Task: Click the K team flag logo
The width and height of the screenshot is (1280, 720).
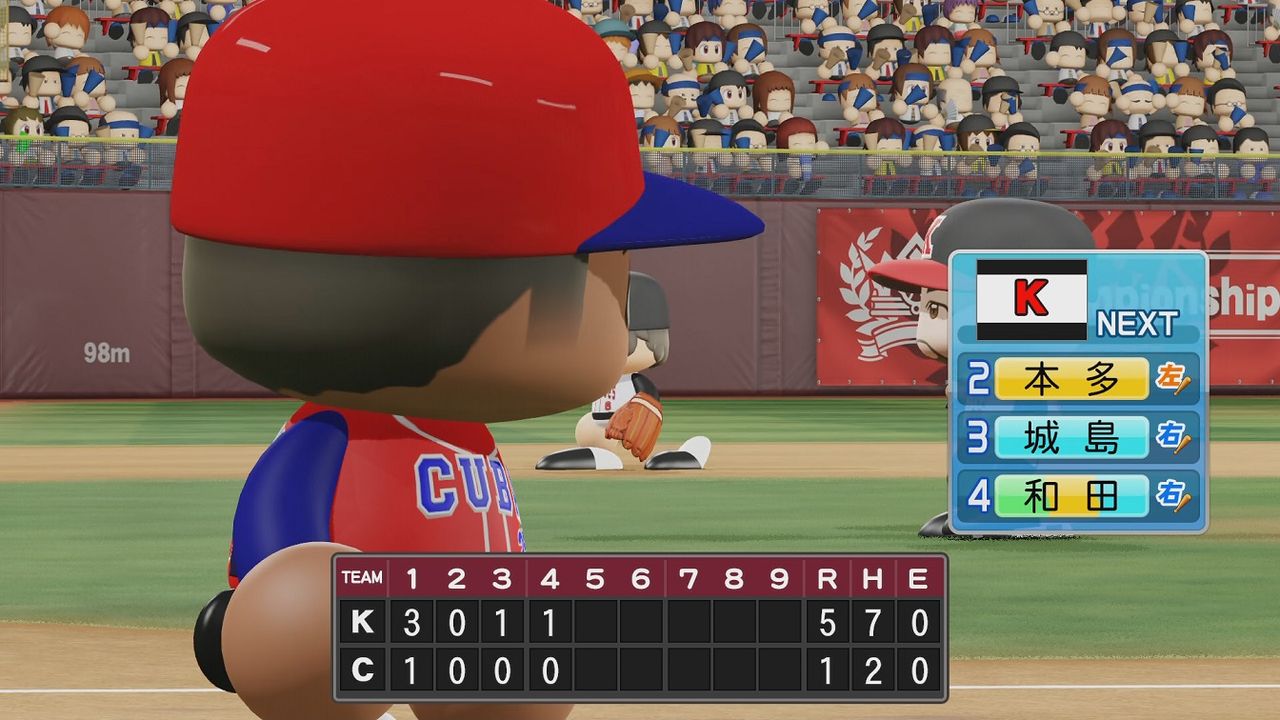Action: [1031, 299]
